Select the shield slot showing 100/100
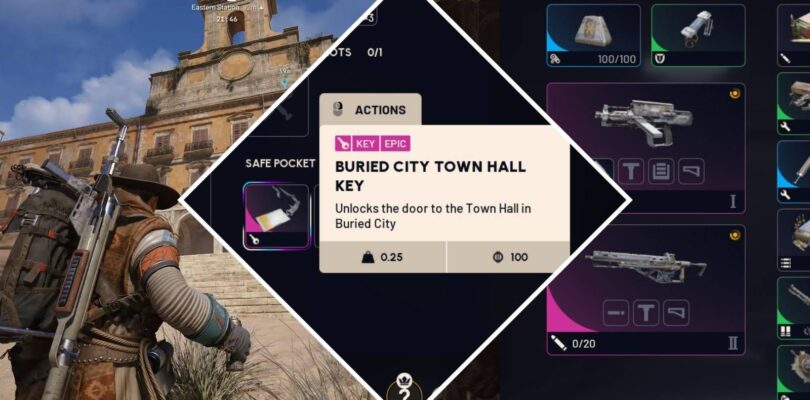The image size is (810, 400). point(593,35)
